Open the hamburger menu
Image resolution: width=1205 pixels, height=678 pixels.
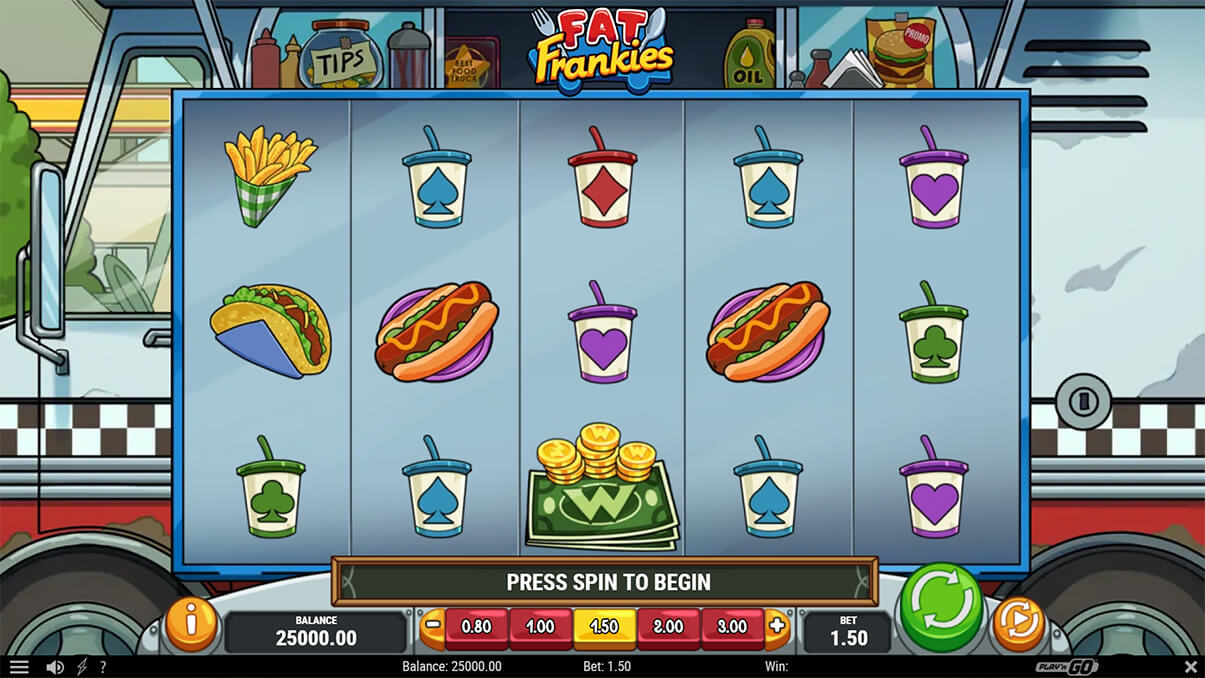click(x=19, y=667)
